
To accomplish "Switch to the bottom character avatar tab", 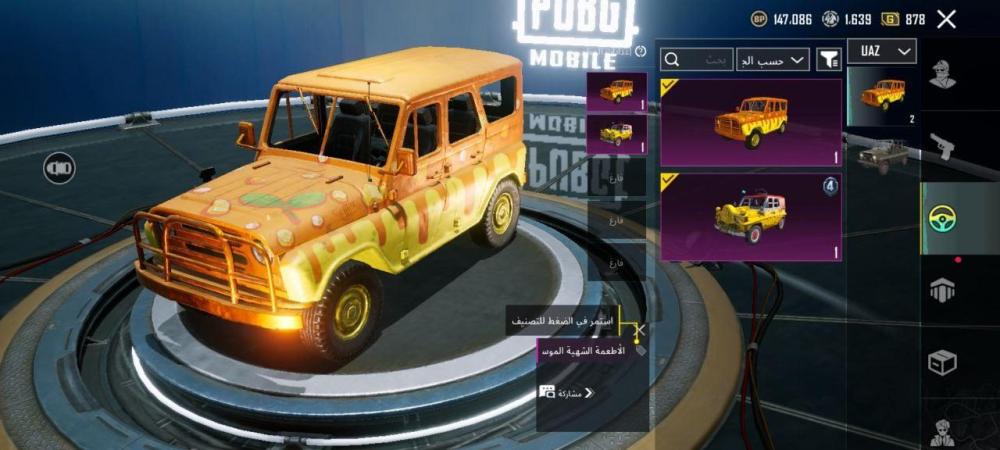I will coord(942,433).
